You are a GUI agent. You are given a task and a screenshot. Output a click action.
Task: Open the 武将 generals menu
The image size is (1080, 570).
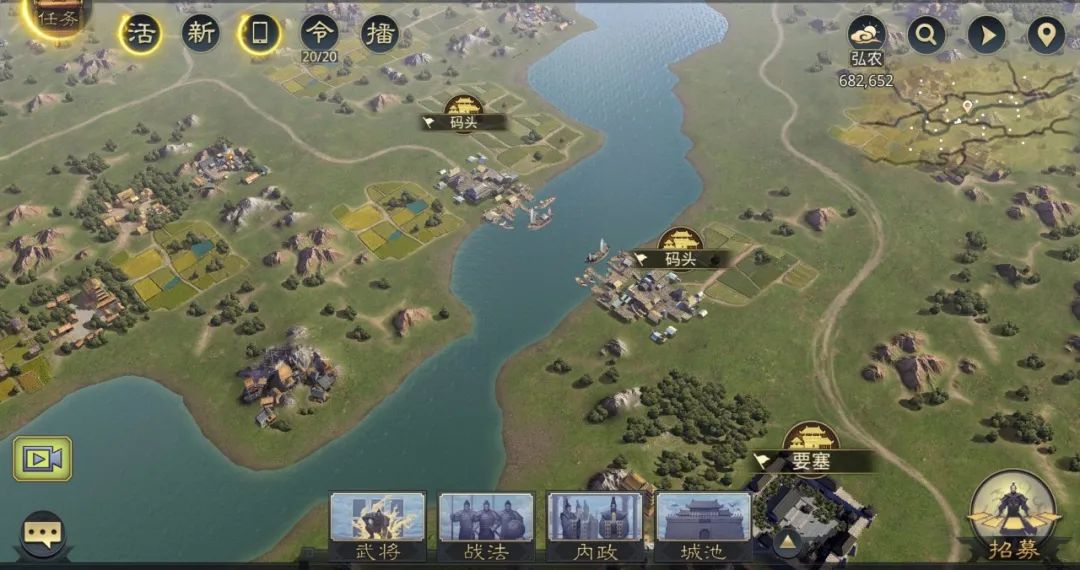coord(378,526)
